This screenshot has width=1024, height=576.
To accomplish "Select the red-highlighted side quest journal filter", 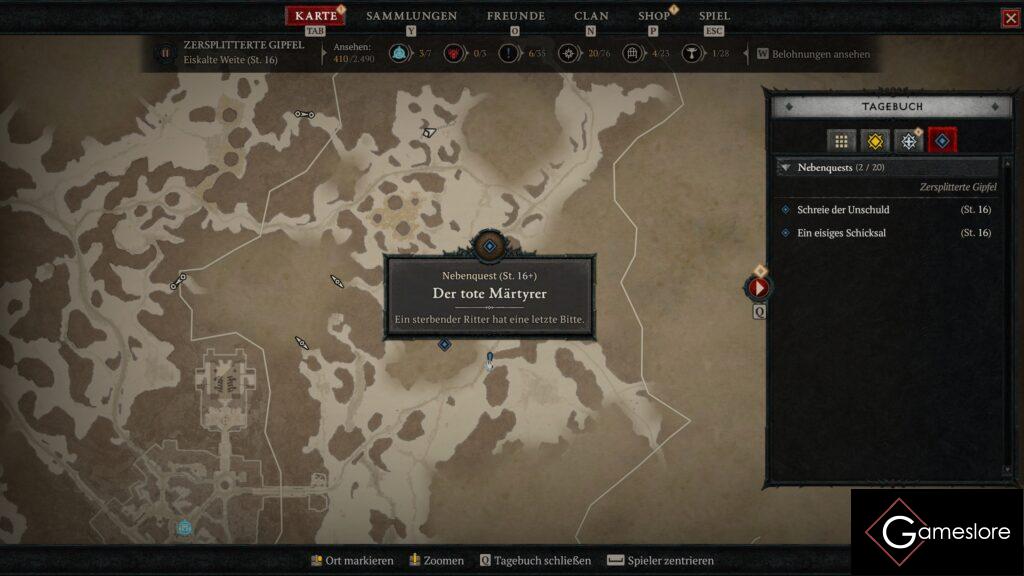I will (942, 141).
